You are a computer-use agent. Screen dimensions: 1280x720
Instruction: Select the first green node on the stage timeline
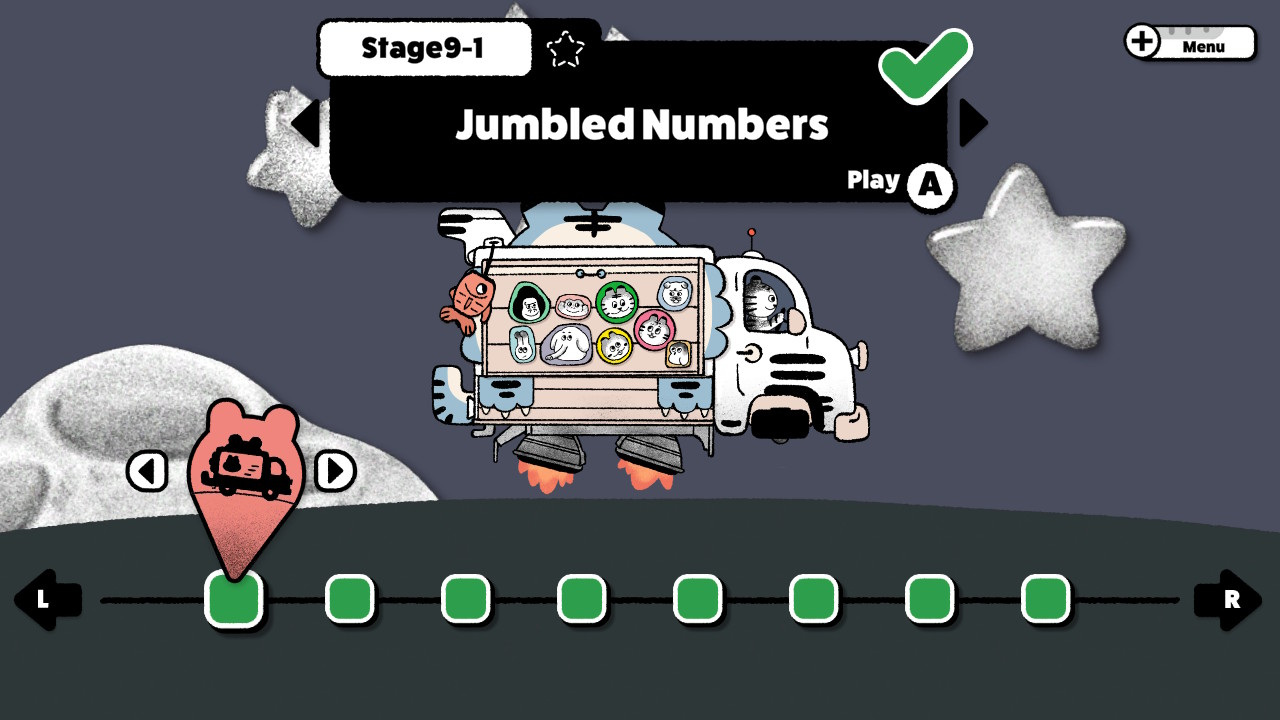(233, 598)
